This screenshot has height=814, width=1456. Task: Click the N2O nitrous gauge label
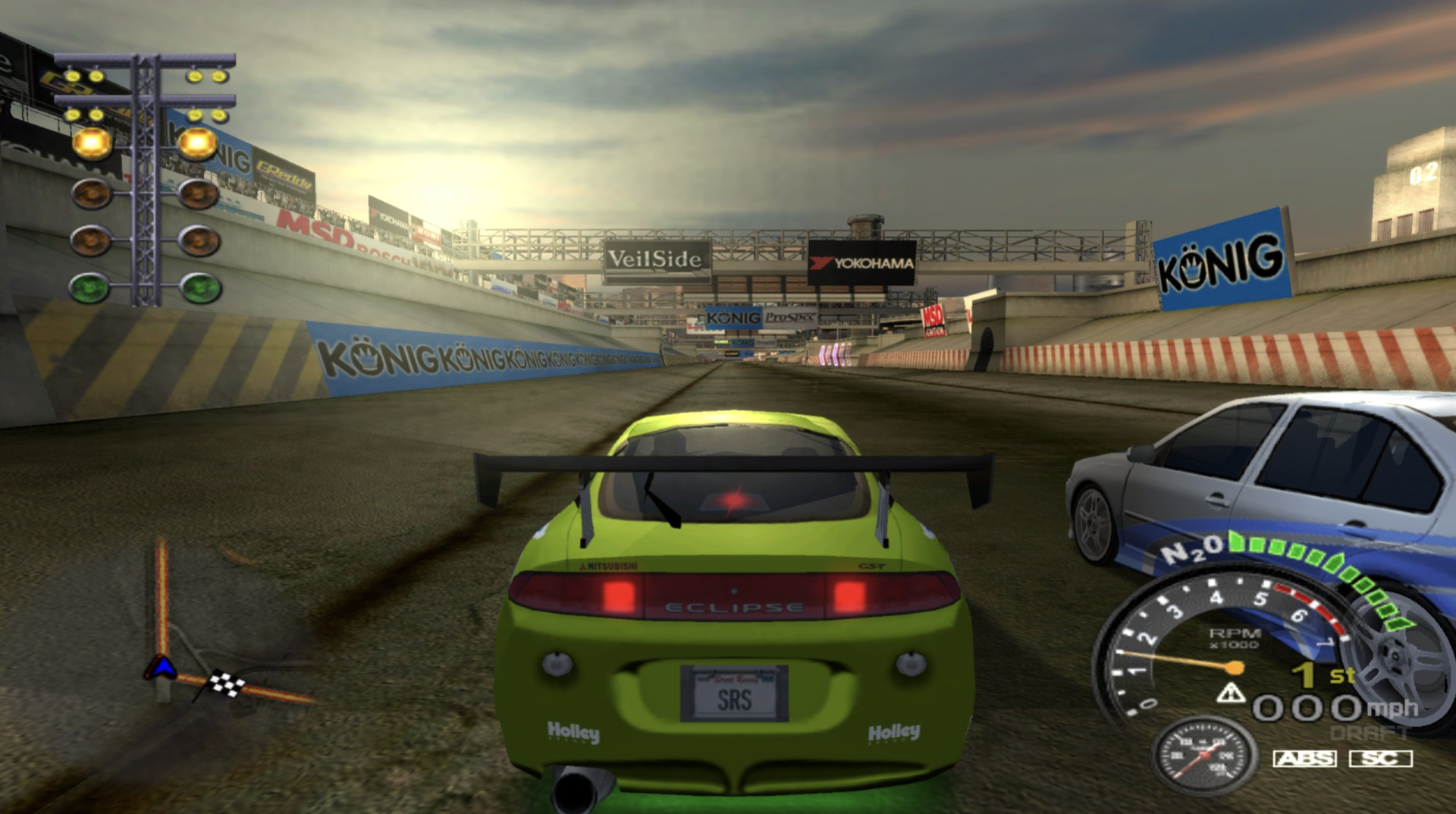click(x=1192, y=550)
